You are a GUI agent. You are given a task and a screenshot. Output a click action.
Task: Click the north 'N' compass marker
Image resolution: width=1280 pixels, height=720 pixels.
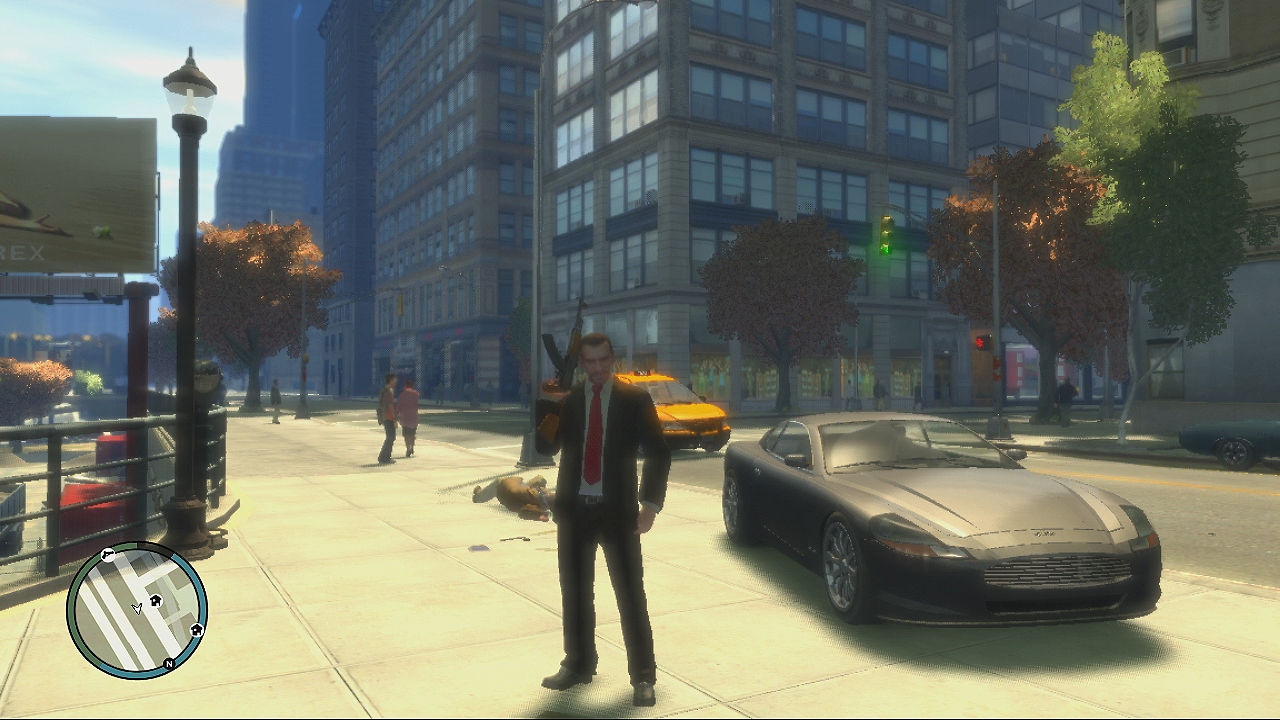tap(169, 663)
